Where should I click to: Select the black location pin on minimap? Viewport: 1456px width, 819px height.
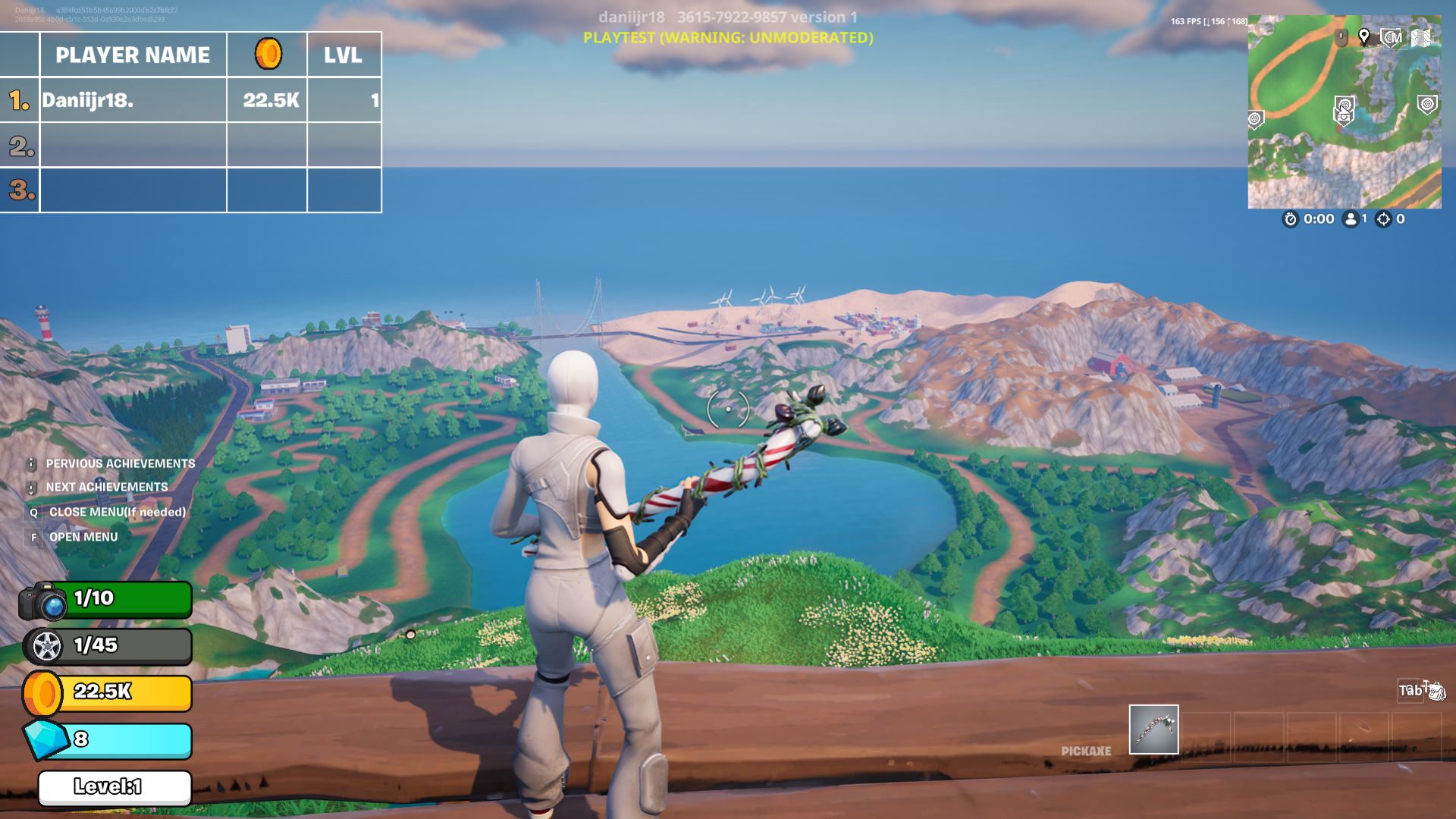[1363, 36]
